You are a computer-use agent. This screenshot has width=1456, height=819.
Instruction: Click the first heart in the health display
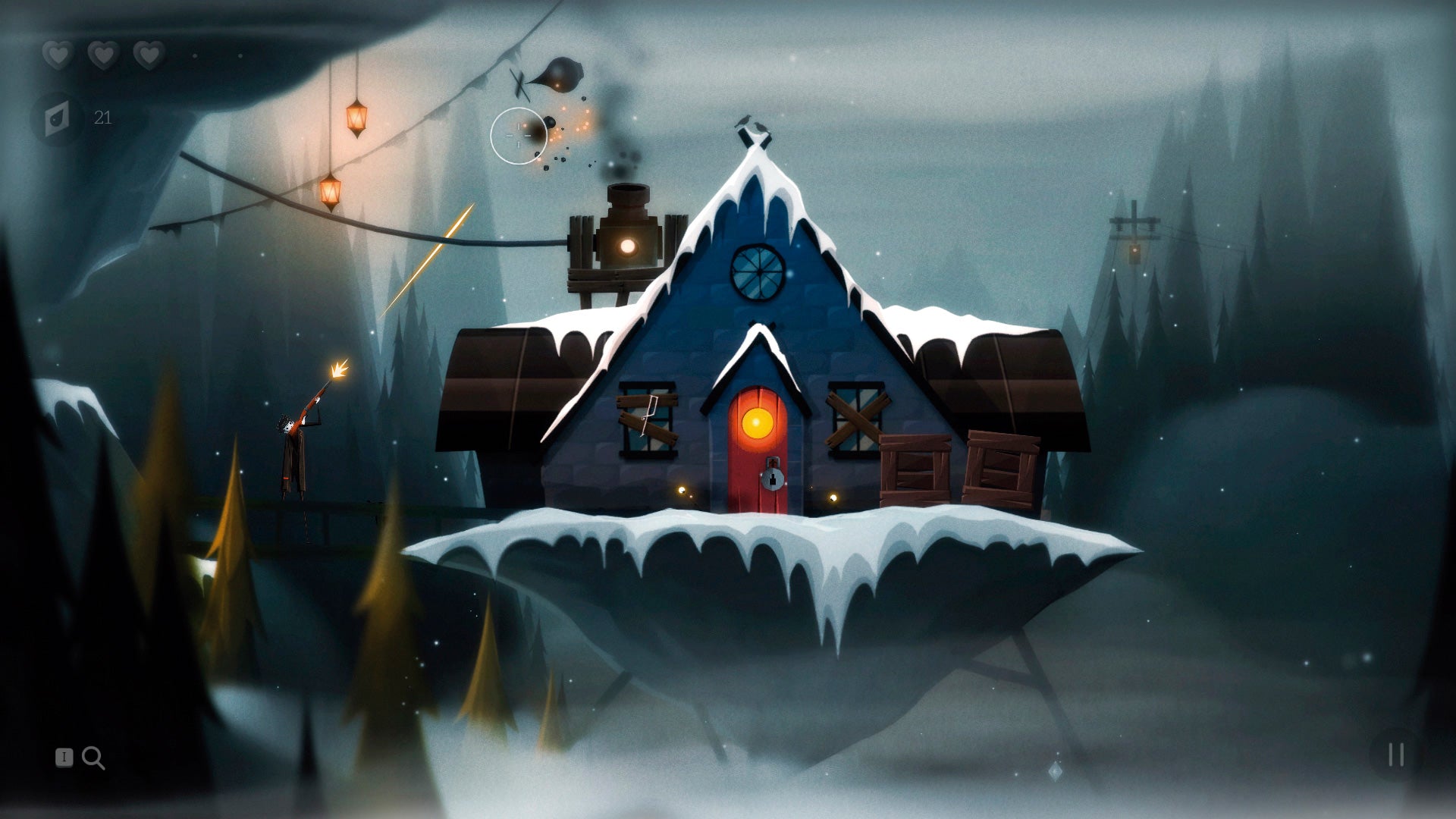coord(56,55)
